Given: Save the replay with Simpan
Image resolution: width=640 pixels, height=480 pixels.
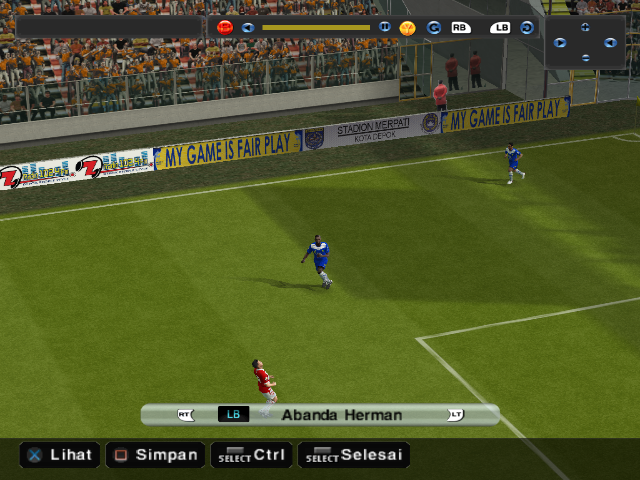Looking at the screenshot, I should 154,455.
